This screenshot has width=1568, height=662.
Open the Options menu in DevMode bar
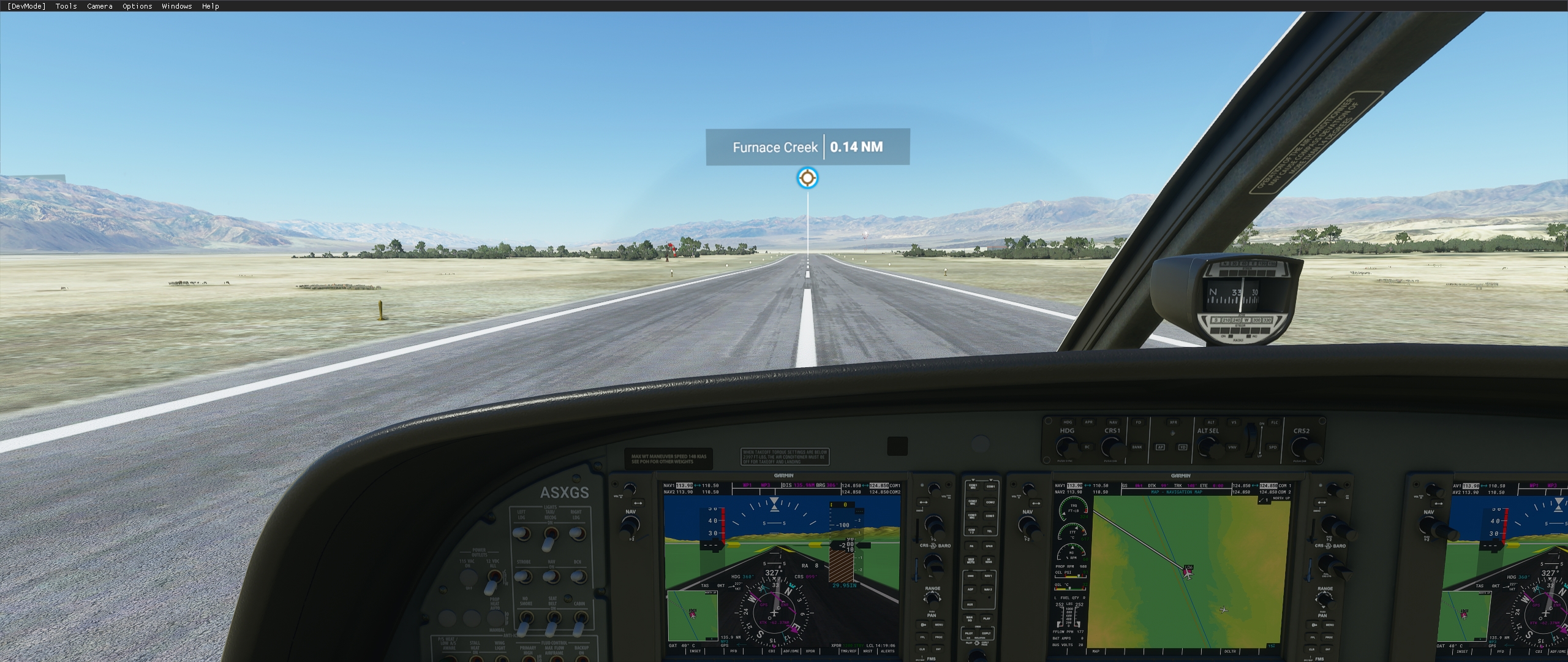[136, 6]
